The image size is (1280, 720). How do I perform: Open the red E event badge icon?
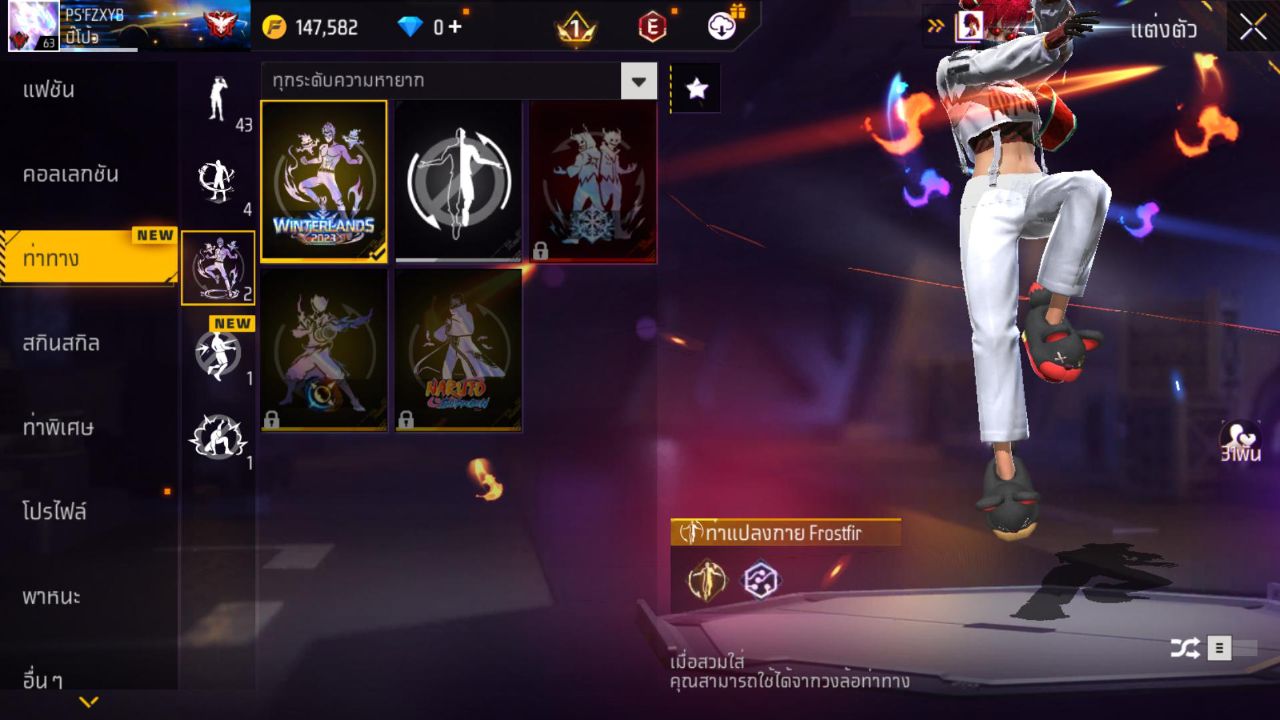651,27
